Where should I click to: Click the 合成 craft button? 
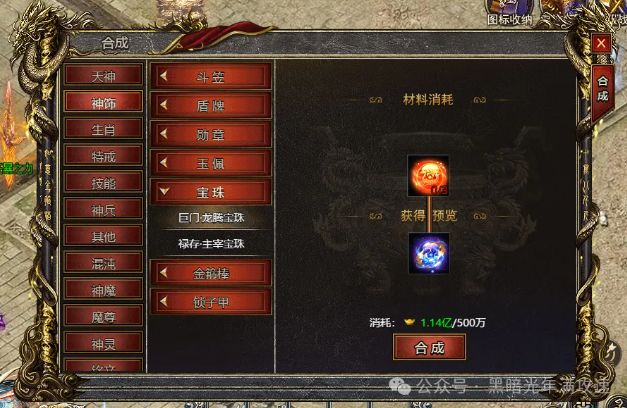pyautogui.click(x=430, y=347)
